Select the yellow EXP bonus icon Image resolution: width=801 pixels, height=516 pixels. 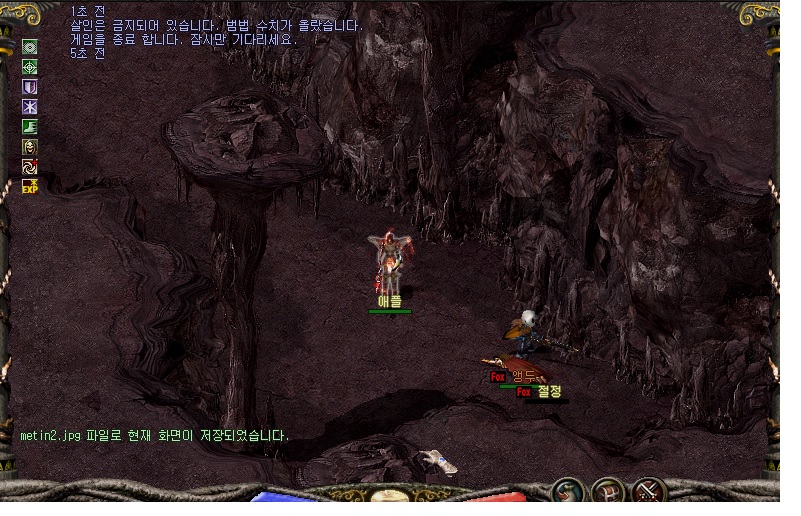[30, 186]
